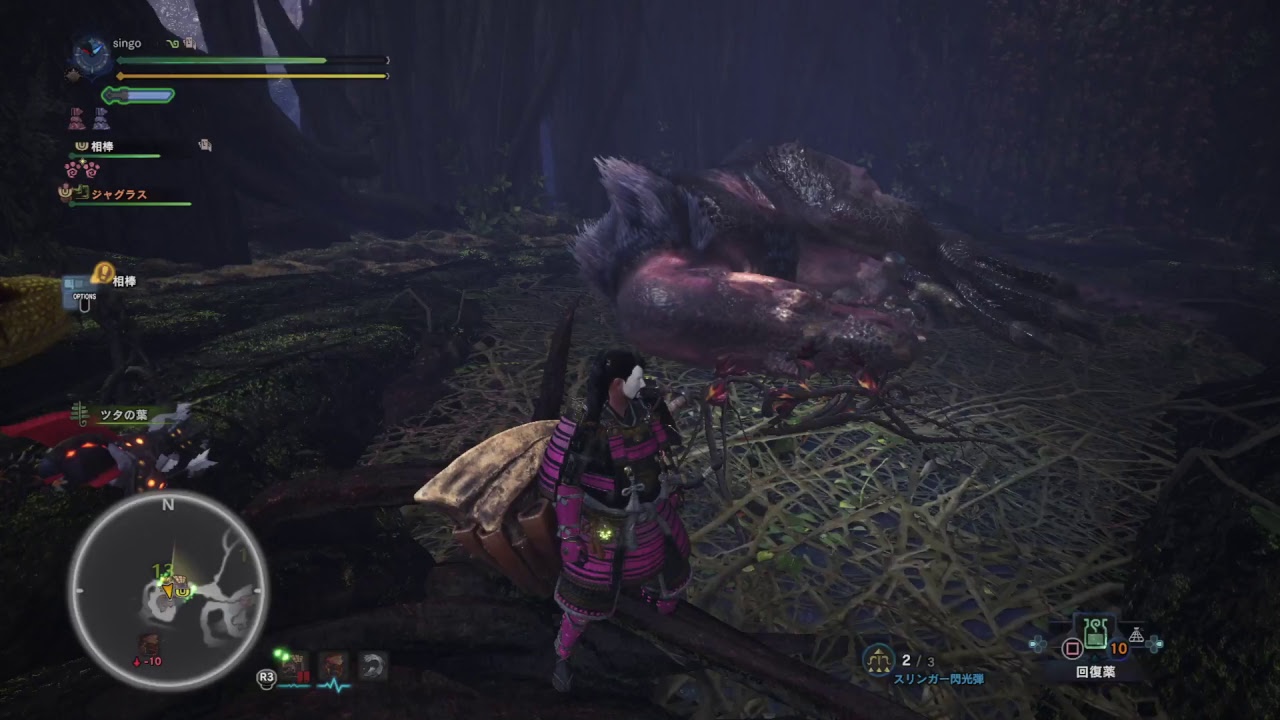Click the pink paw-print Palico gadget icons
The image size is (1280, 720).
click(x=82, y=170)
